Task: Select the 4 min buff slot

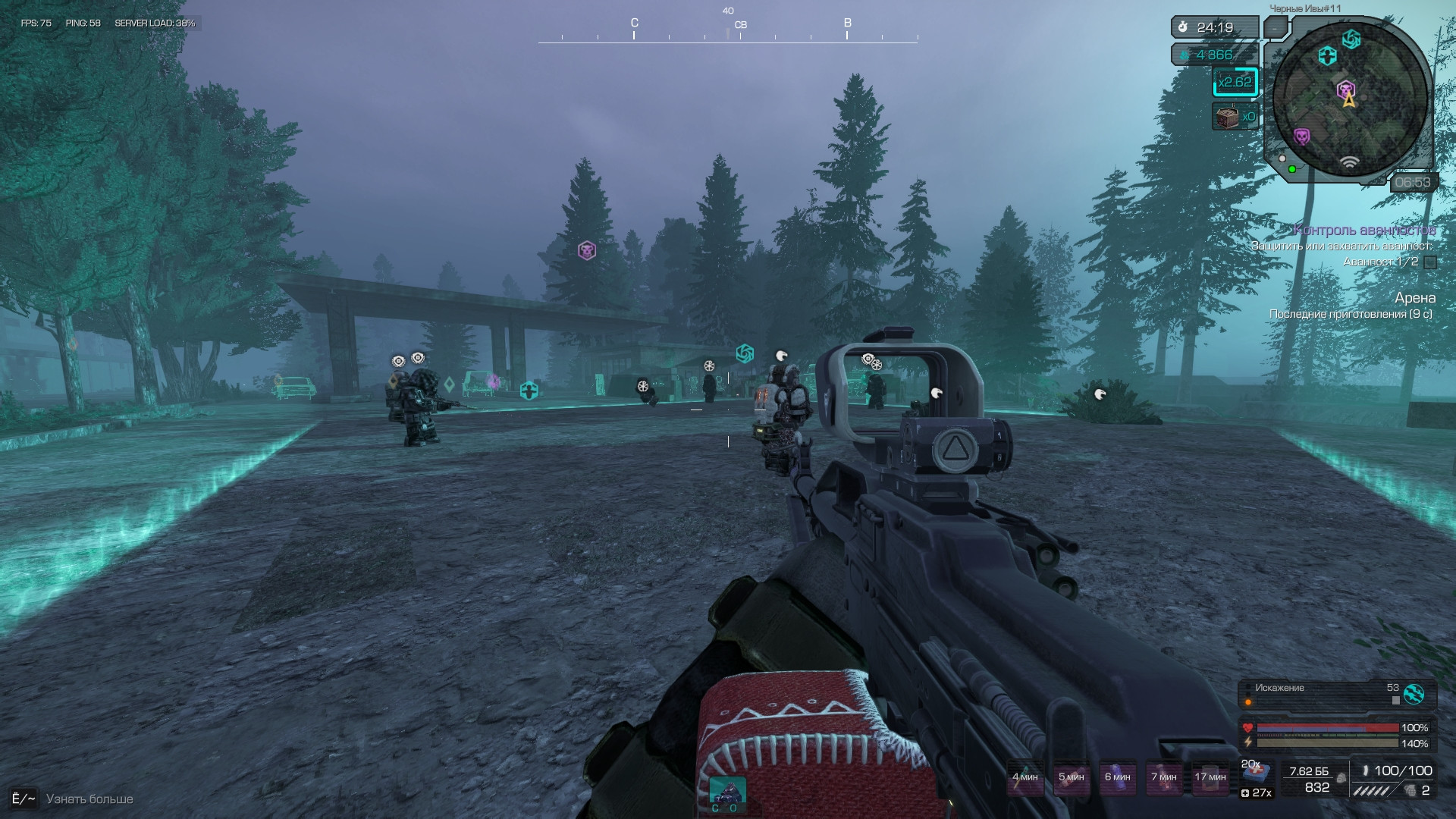Action: tap(1025, 777)
